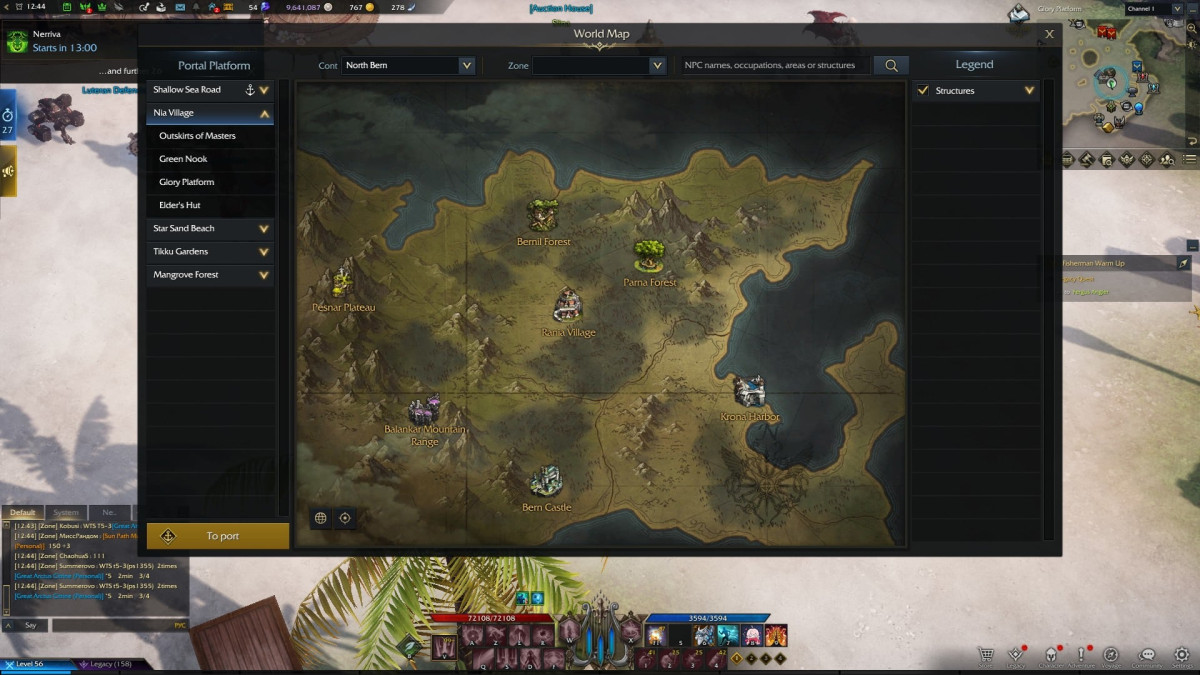Switch to the Default chat tab
Image resolution: width=1200 pixels, height=675 pixels.
pos(23,513)
